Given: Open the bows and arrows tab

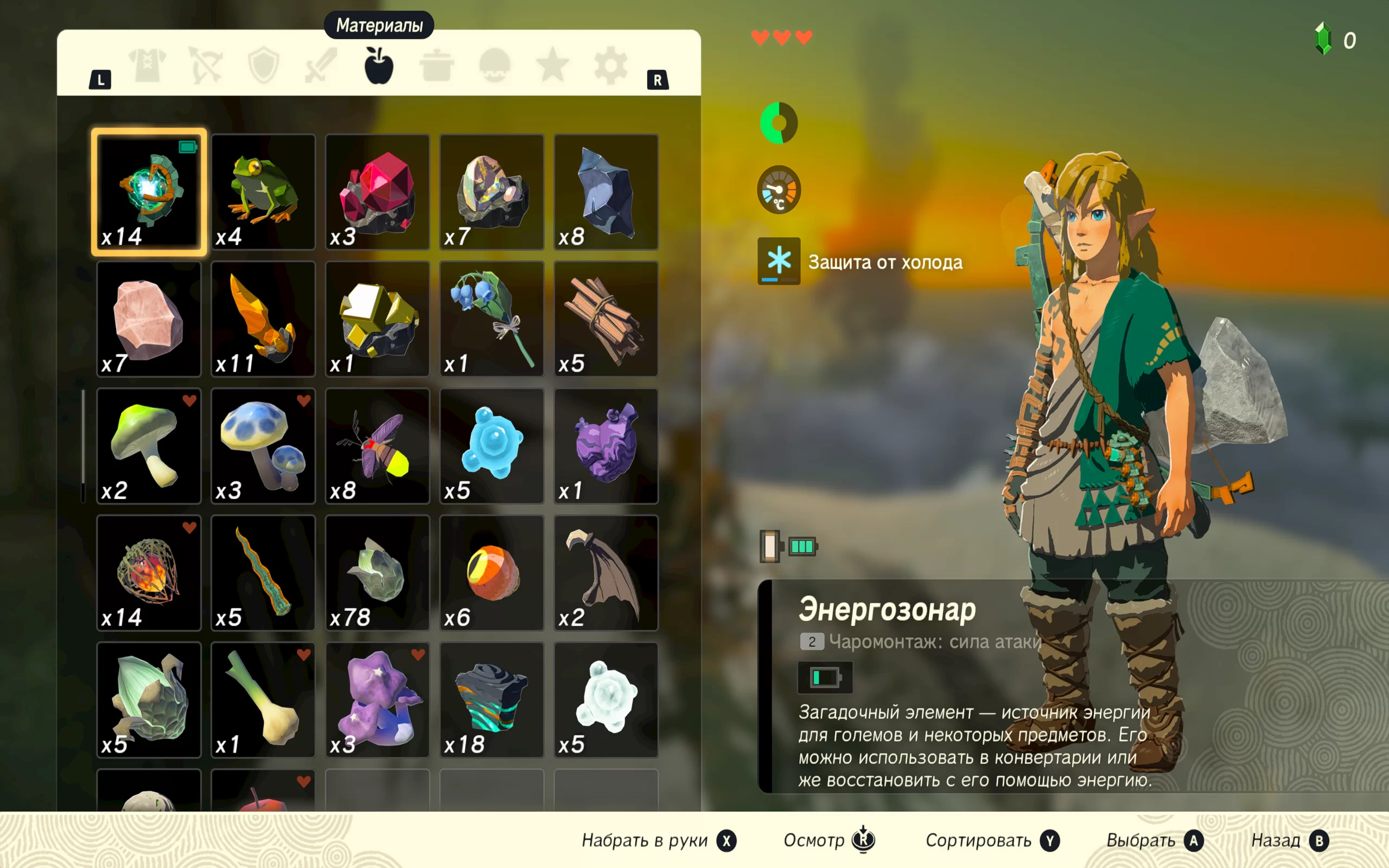Looking at the screenshot, I should (206, 66).
